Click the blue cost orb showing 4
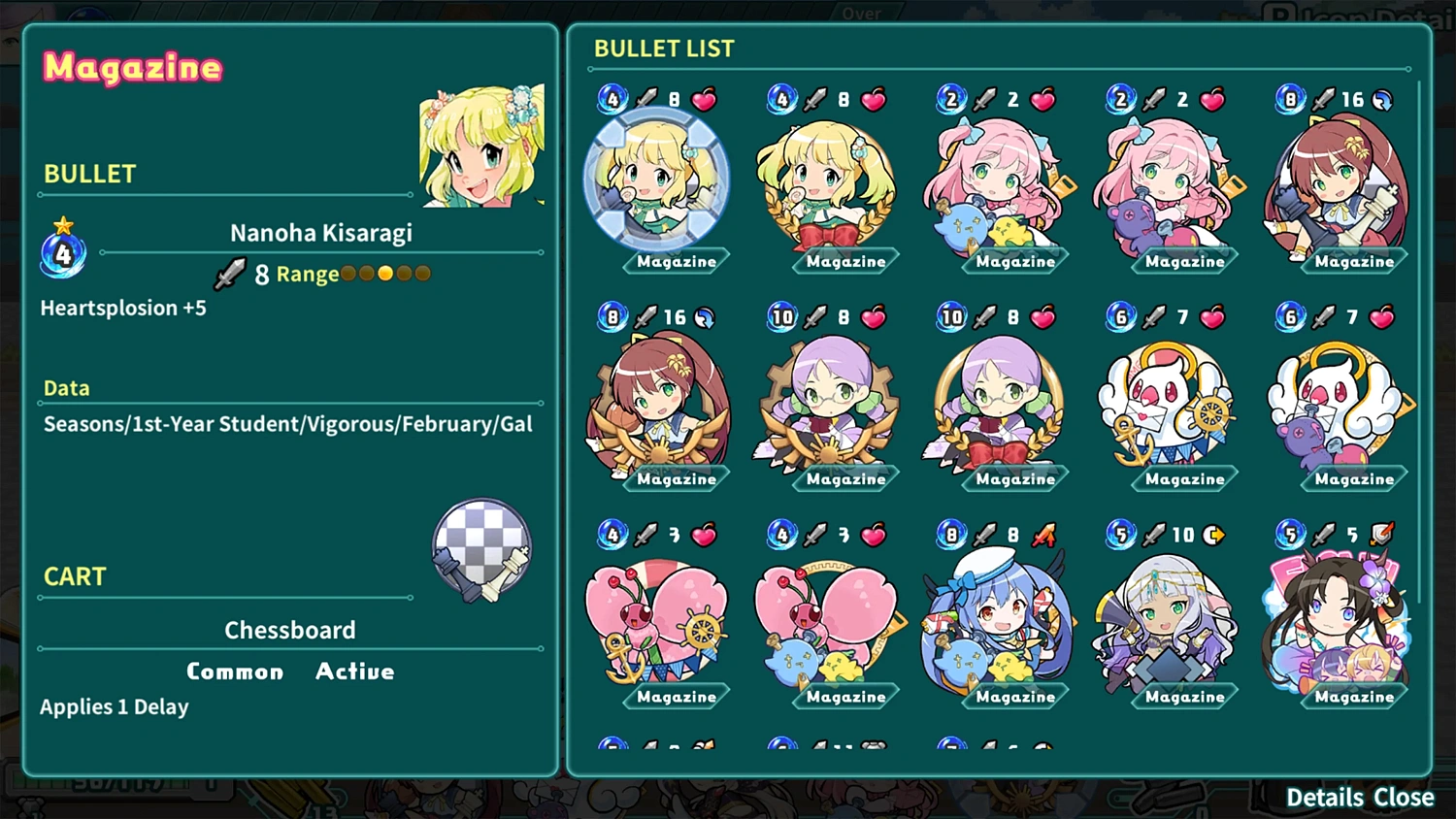Image resolution: width=1456 pixels, height=819 pixels. (62, 253)
